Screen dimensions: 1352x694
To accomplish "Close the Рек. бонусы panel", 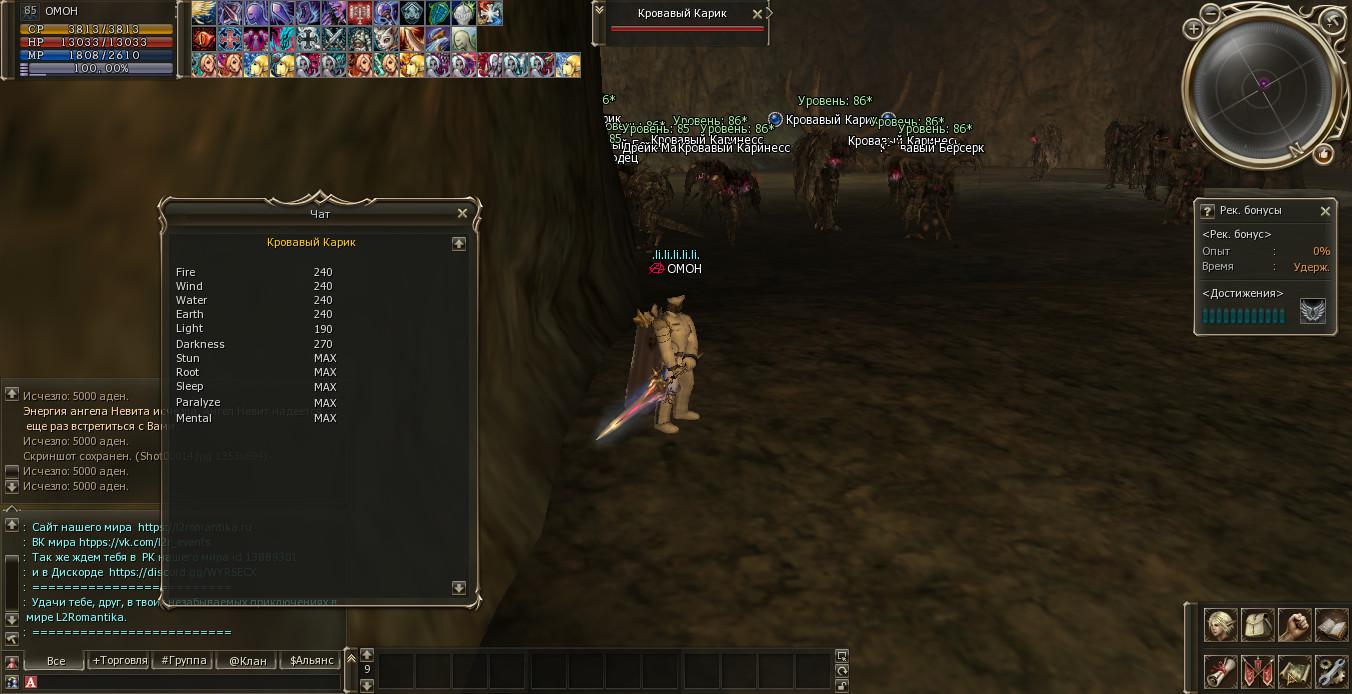I will pyautogui.click(x=1325, y=211).
